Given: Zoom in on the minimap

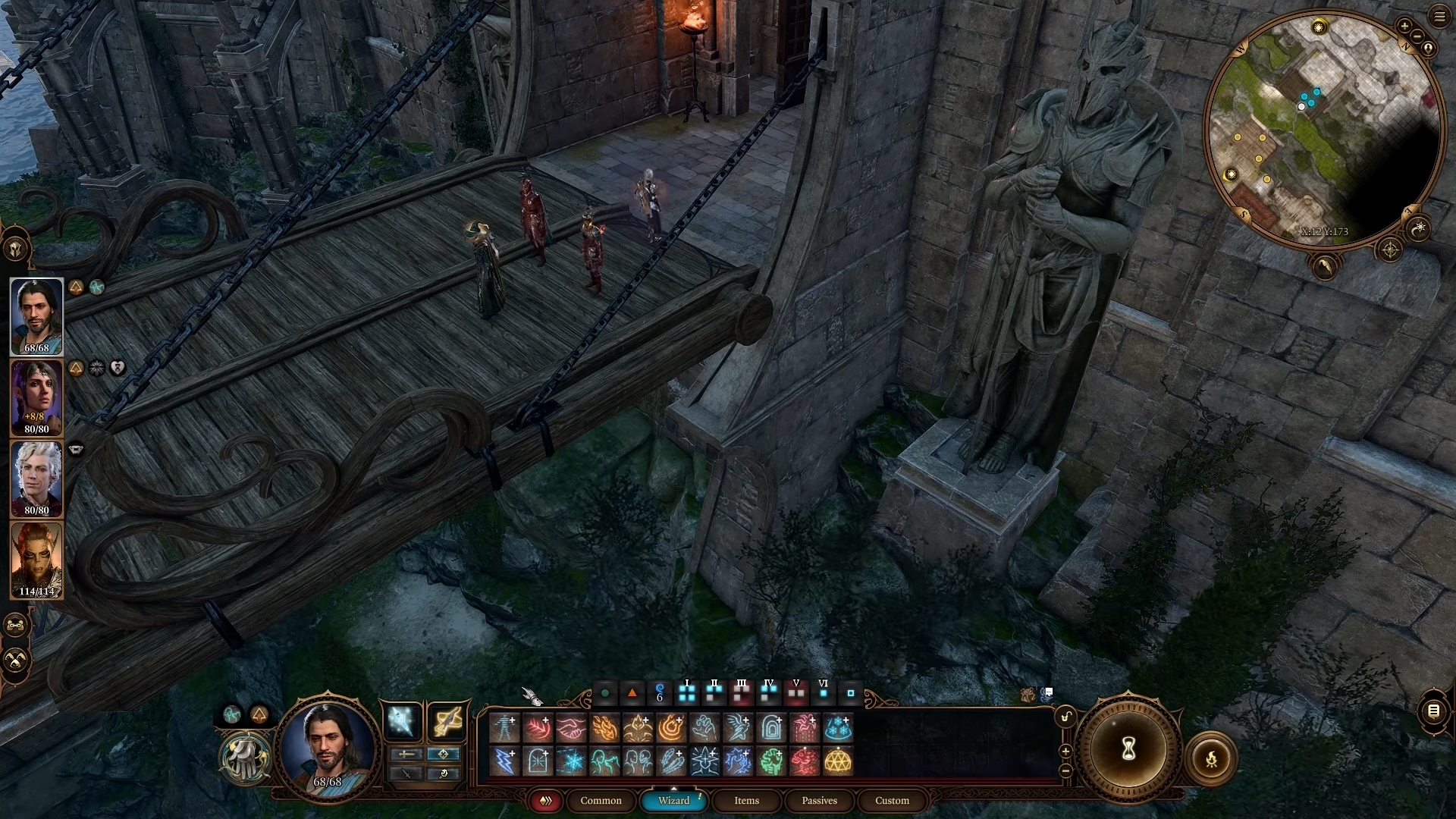Looking at the screenshot, I should pos(1404,27).
